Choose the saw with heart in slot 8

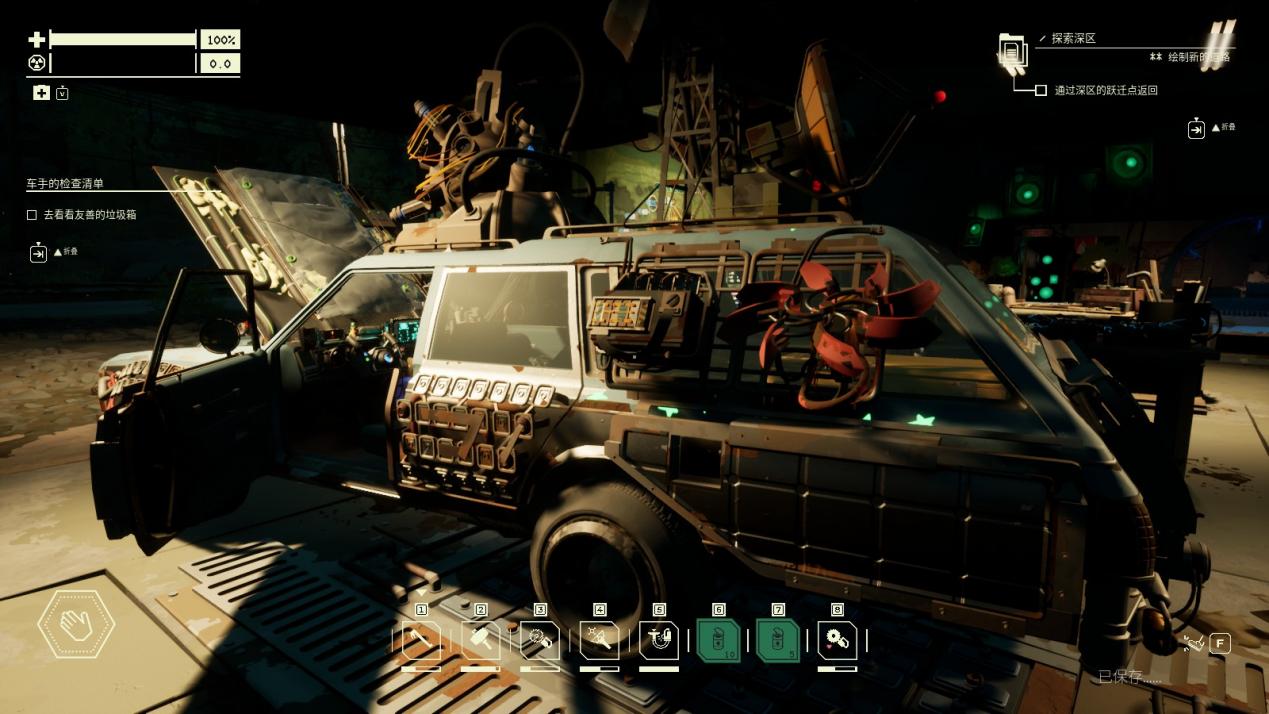coord(837,640)
